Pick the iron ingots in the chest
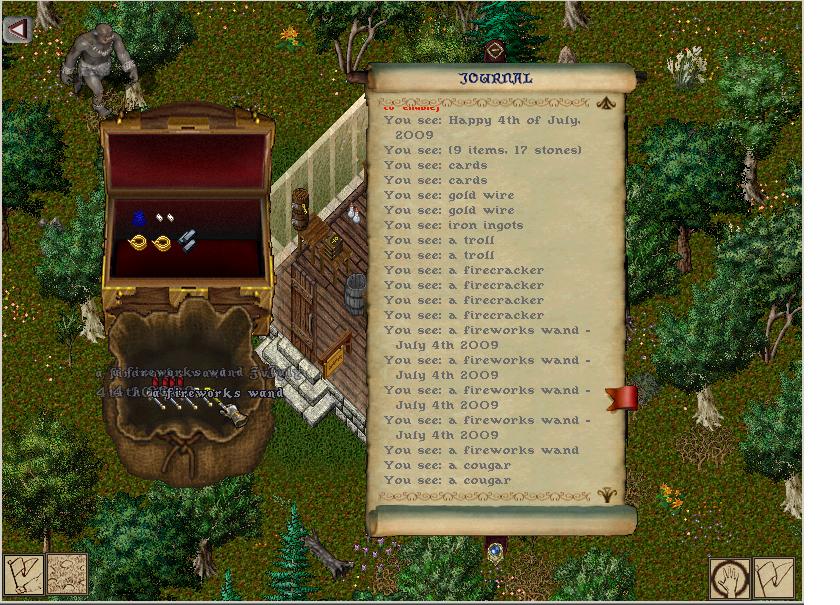This screenshot has width=840, height=605. 187,240
